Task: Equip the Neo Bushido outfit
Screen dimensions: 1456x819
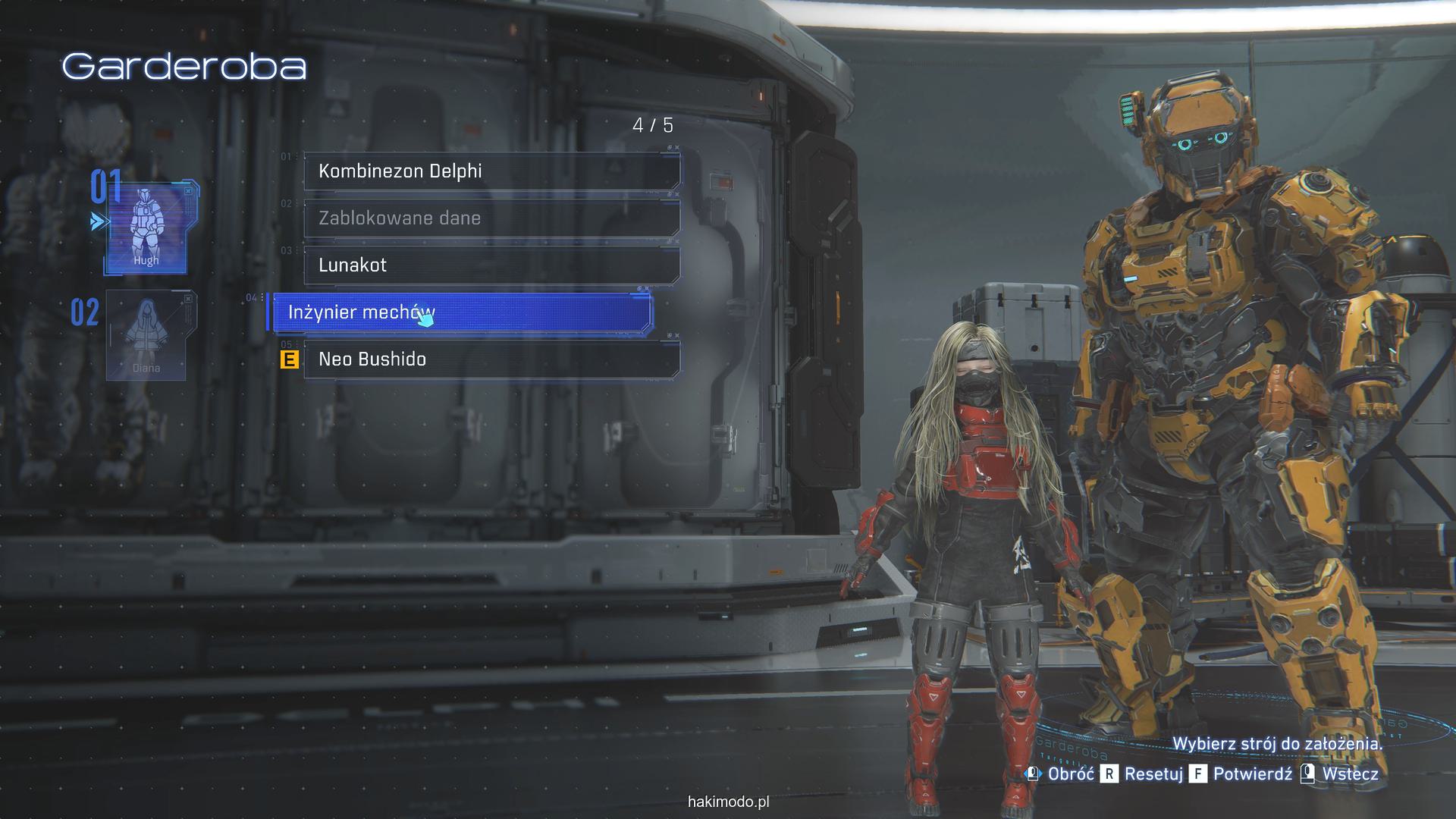Action: coord(491,359)
